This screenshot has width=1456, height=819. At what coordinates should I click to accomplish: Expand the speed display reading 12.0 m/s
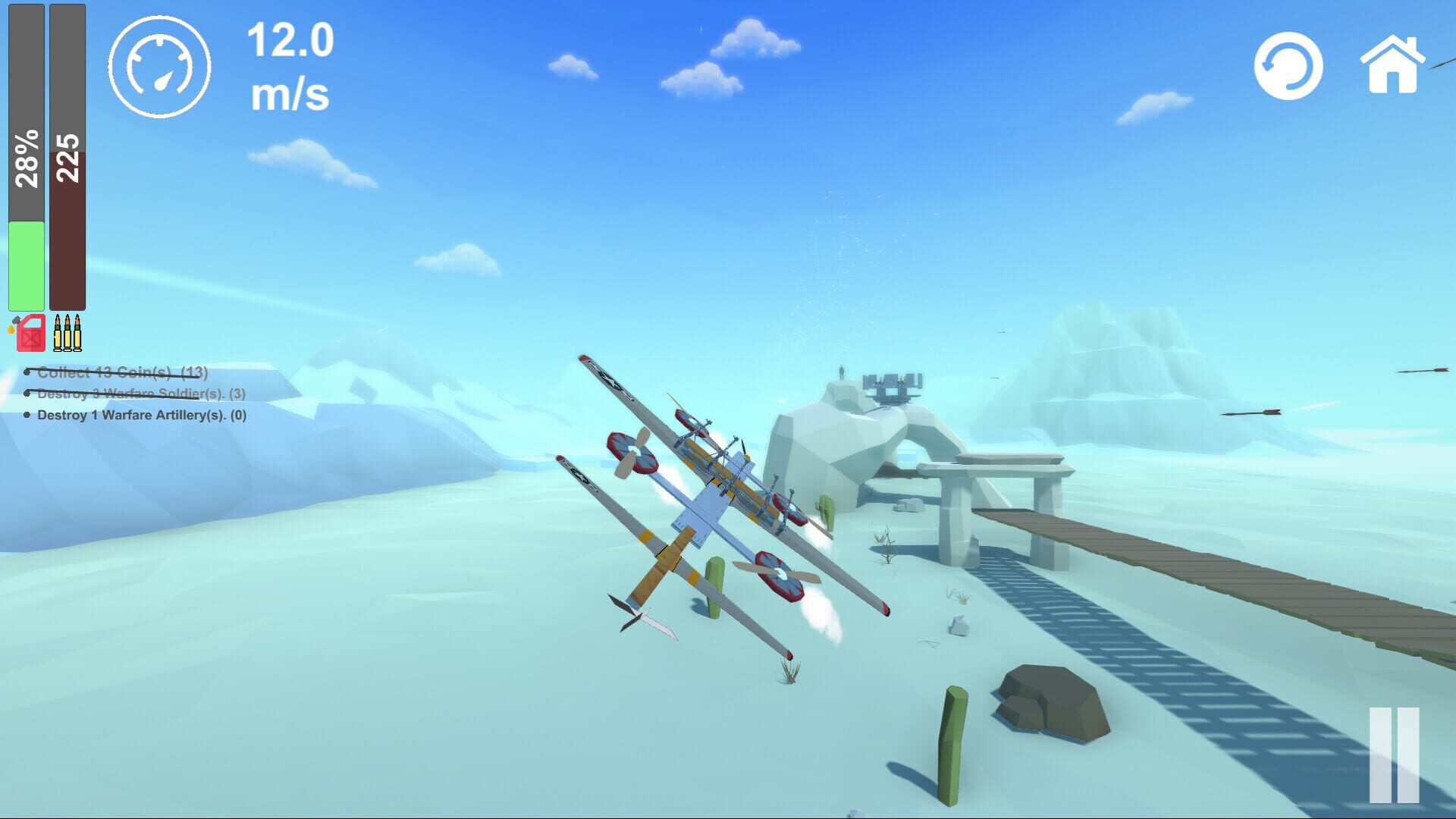point(290,64)
